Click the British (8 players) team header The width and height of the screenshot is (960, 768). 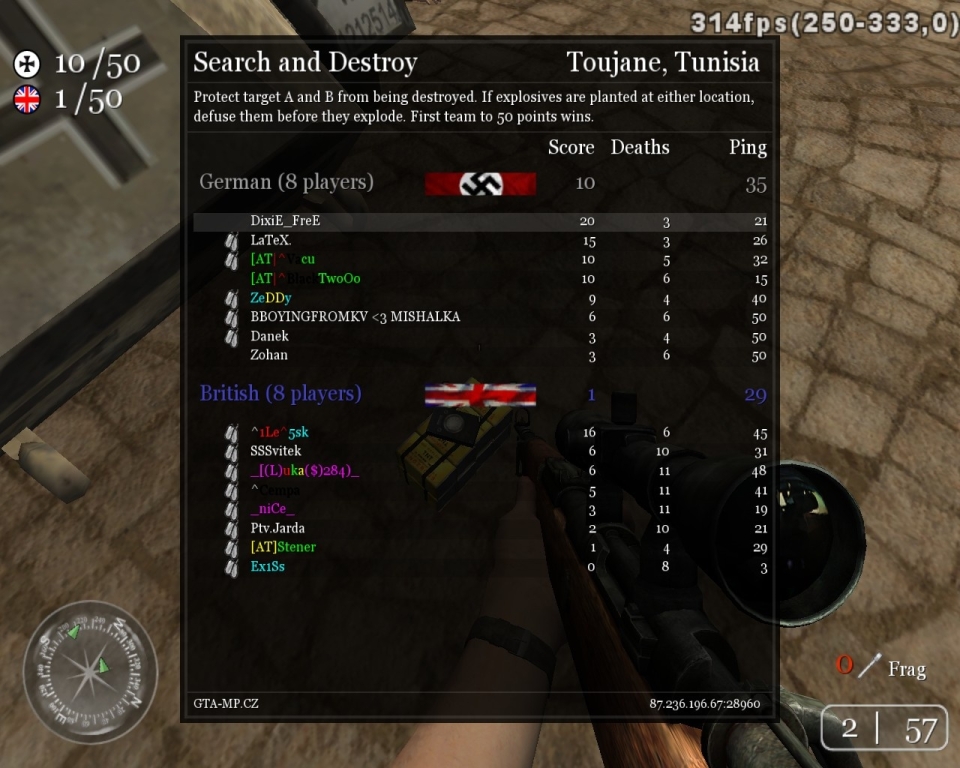[x=280, y=393]
